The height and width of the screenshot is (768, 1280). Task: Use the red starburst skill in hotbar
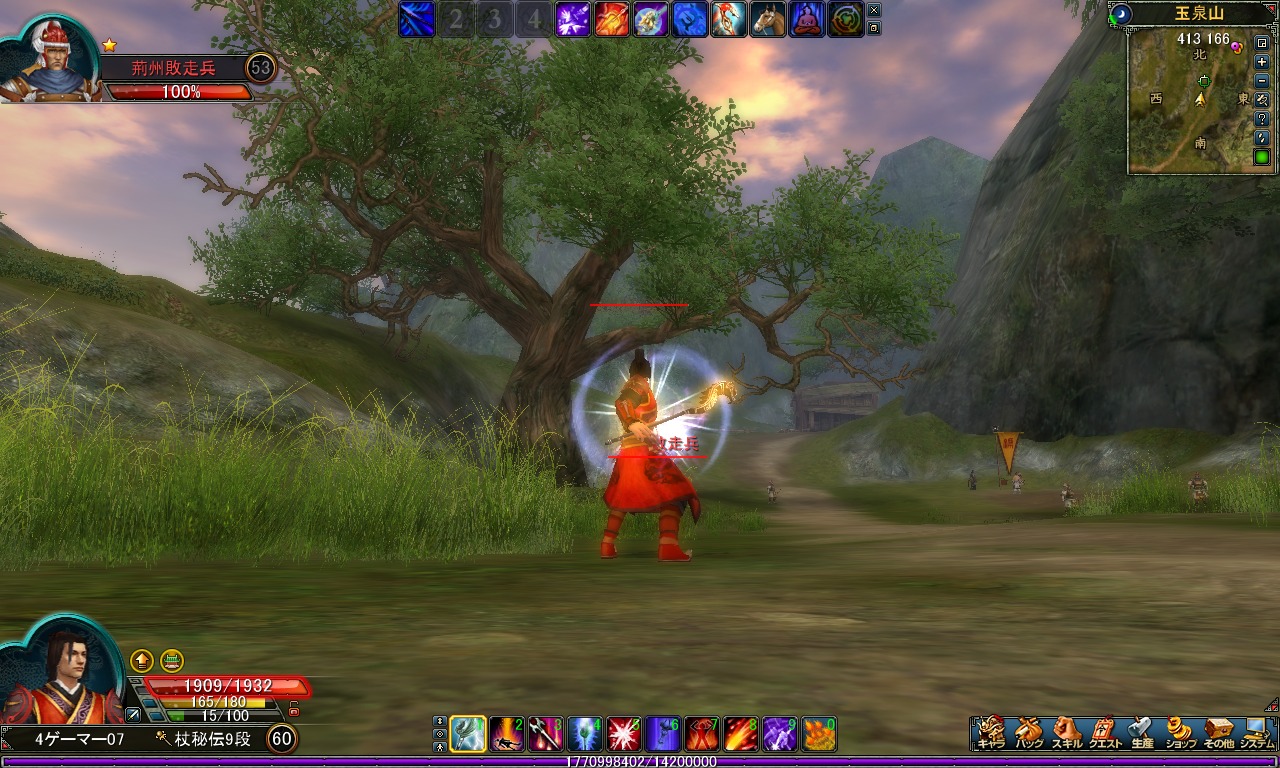[x=624, y=734]
